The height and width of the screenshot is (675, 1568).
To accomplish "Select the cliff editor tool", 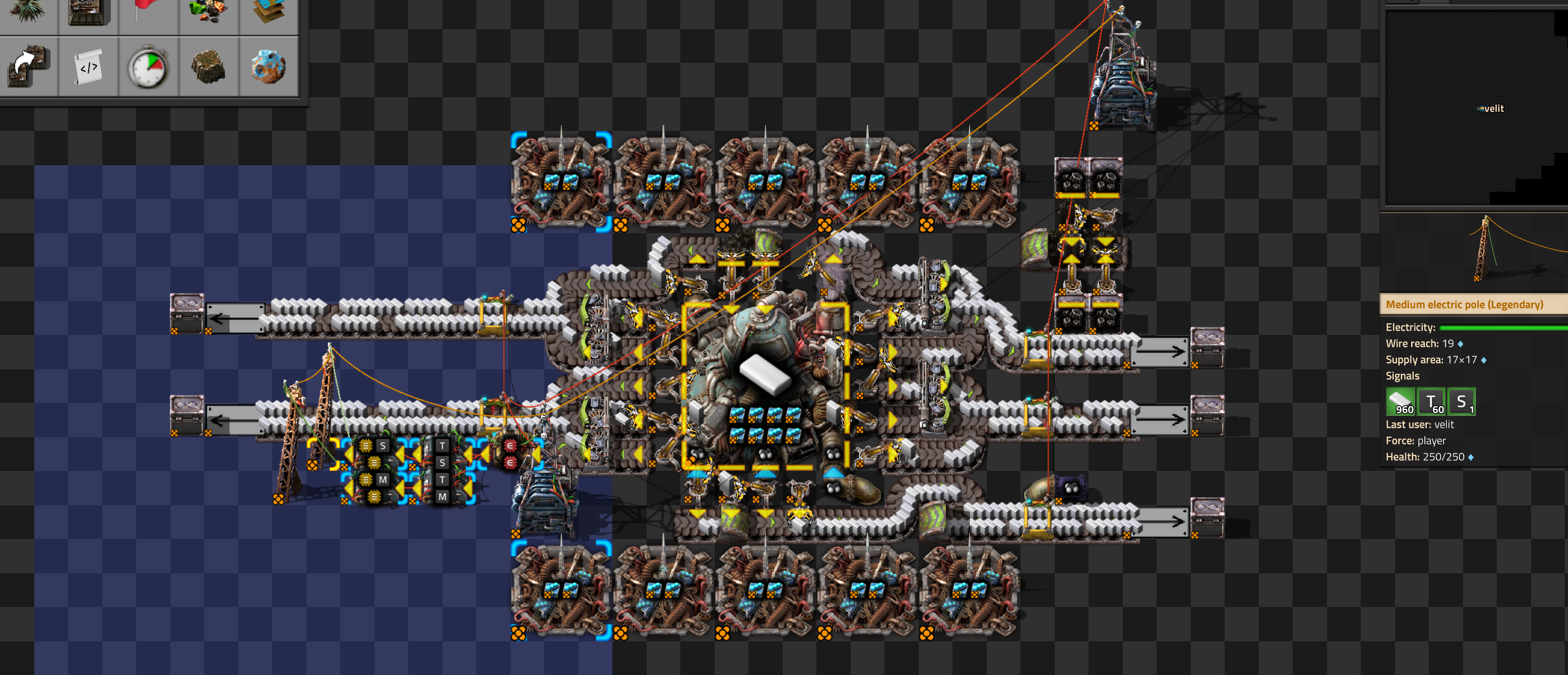I will tap(209, 67).
